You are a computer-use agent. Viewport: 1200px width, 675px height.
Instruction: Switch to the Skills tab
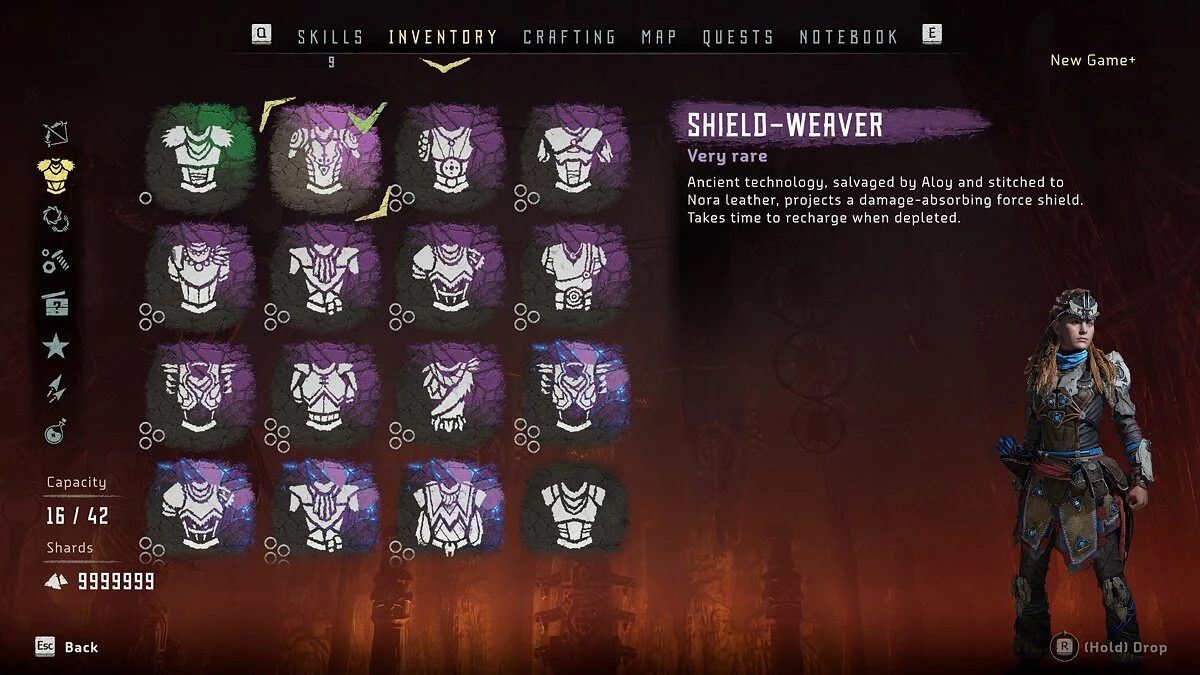330,37
